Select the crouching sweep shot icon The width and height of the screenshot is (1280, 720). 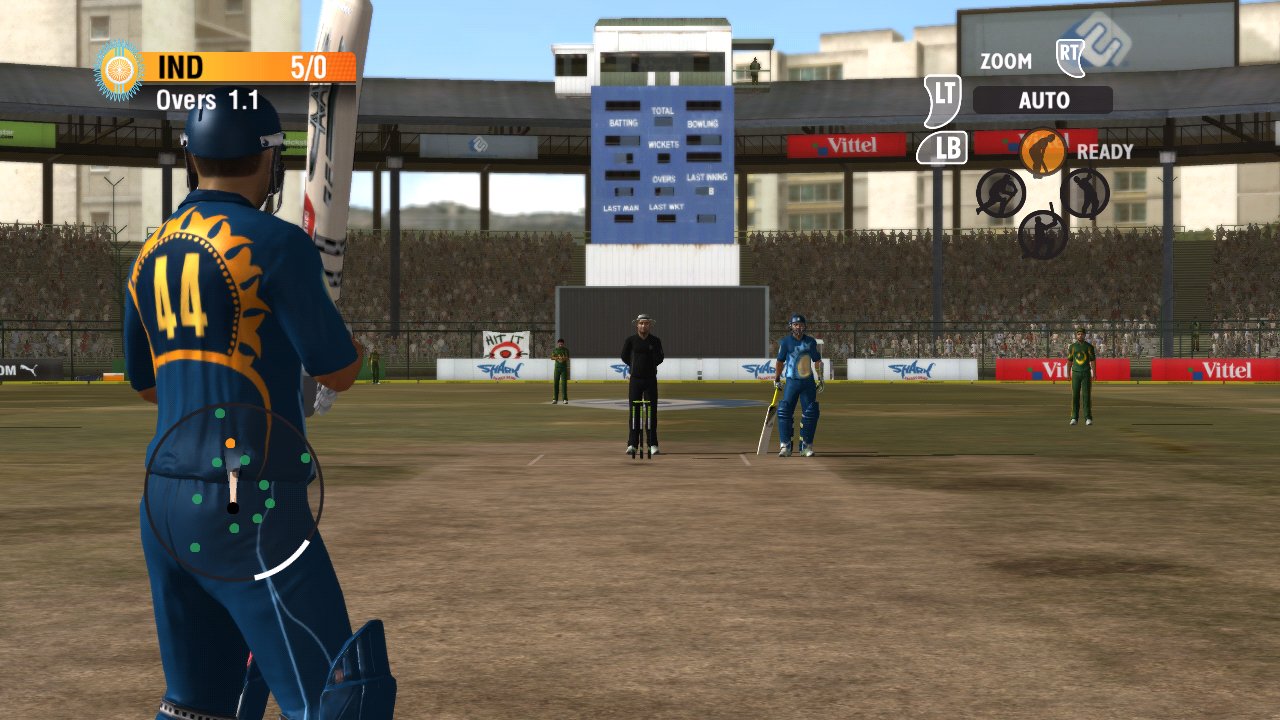(1000, 192)
